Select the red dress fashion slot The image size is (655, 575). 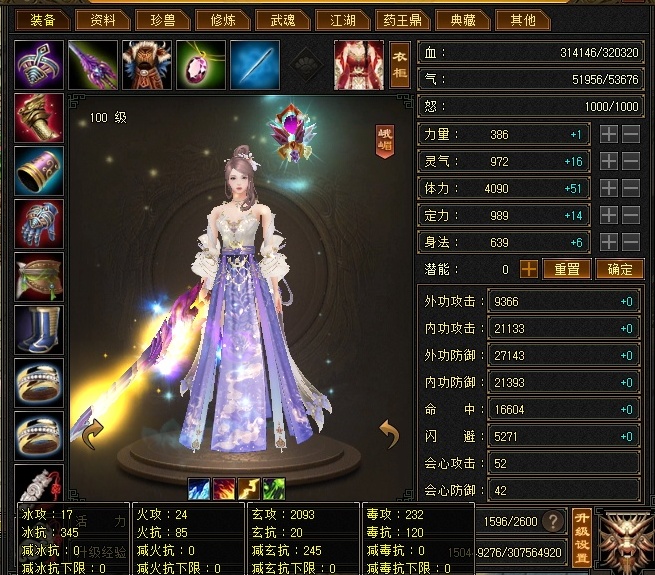(358, 65)
